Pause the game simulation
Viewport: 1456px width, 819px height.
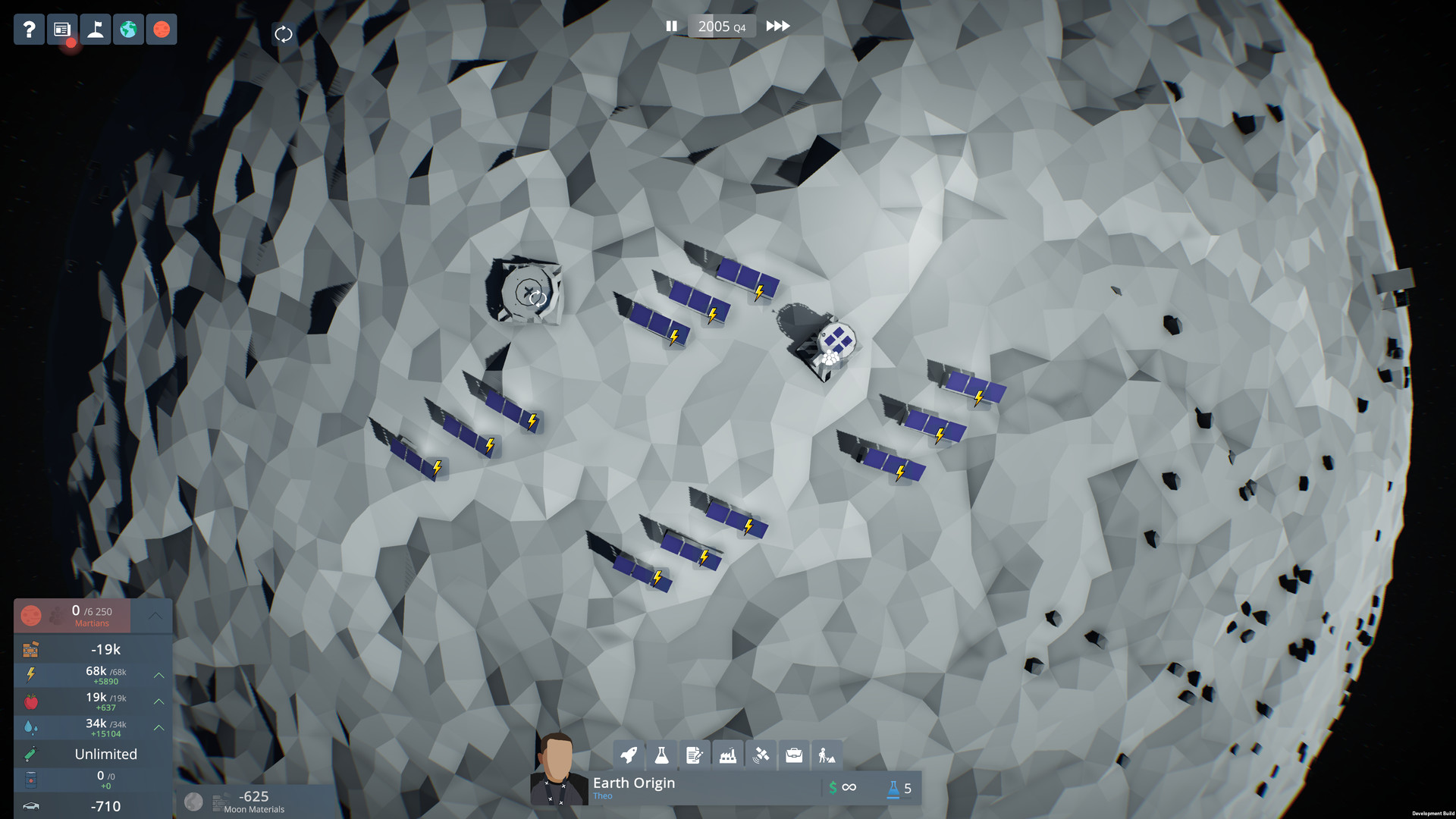(x=672, y=26)
